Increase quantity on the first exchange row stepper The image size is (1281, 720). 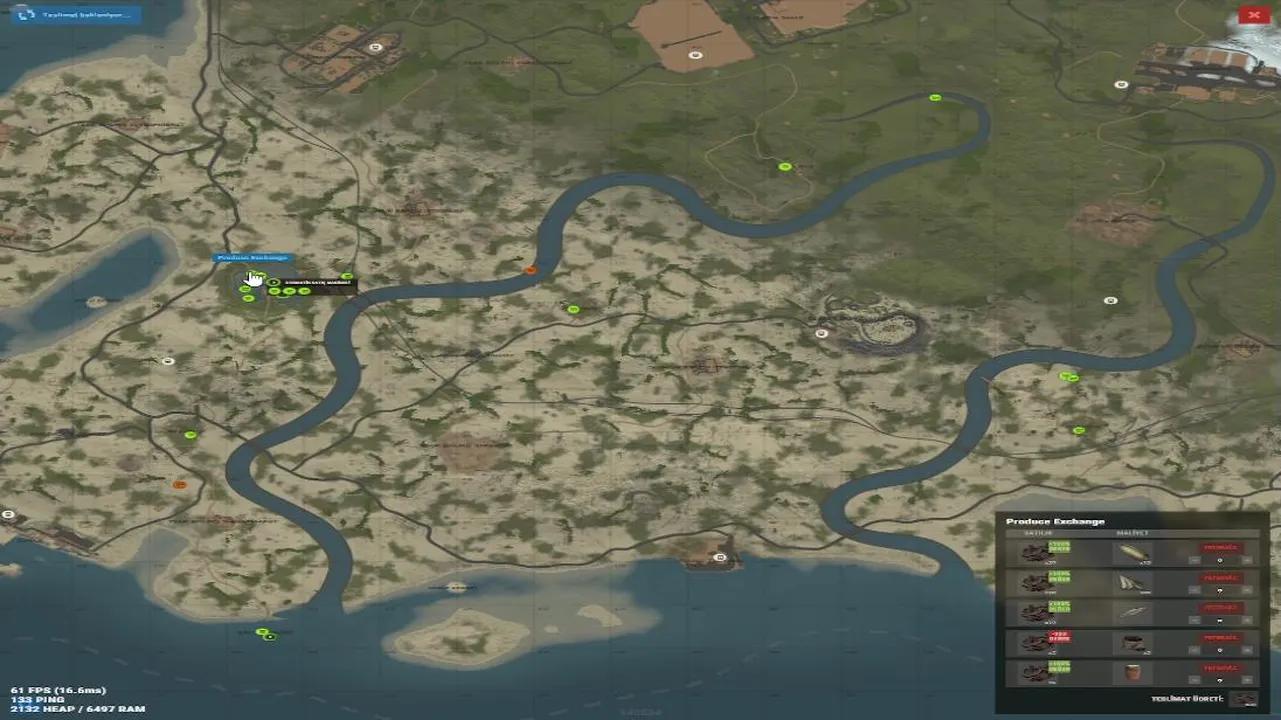tap(1245, 560)
